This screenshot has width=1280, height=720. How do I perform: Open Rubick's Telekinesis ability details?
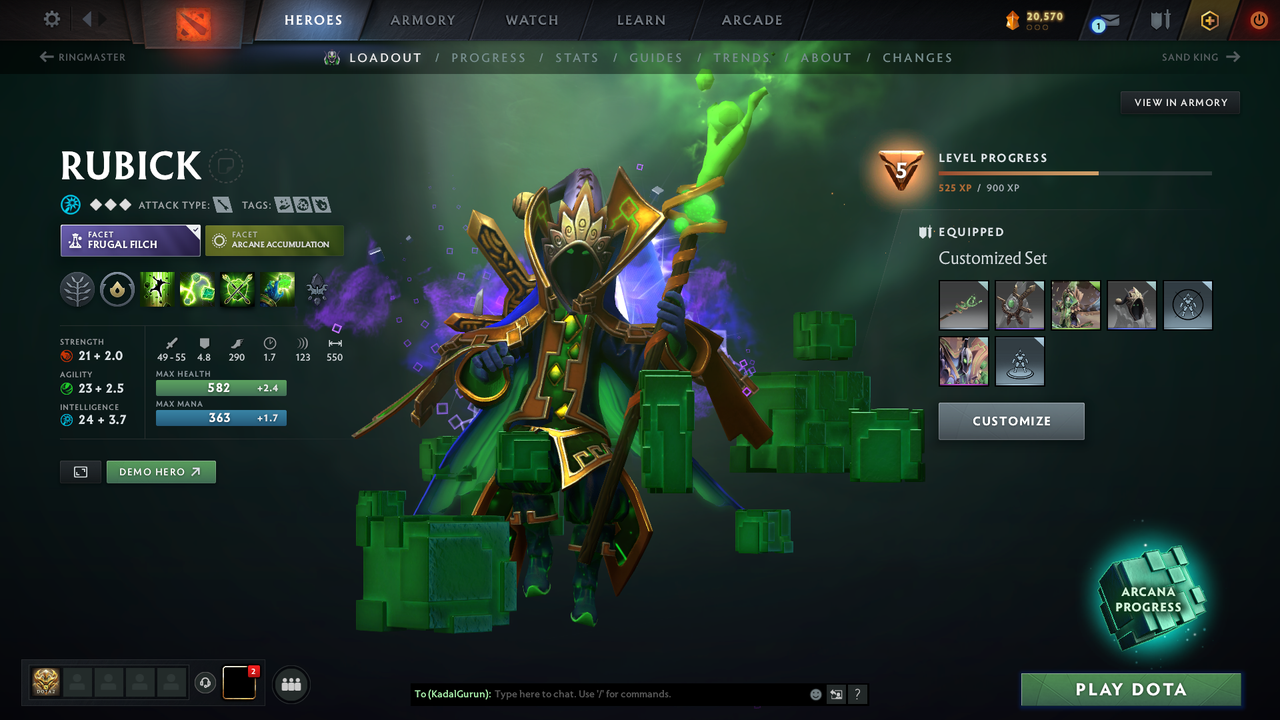tap(157, 289)
